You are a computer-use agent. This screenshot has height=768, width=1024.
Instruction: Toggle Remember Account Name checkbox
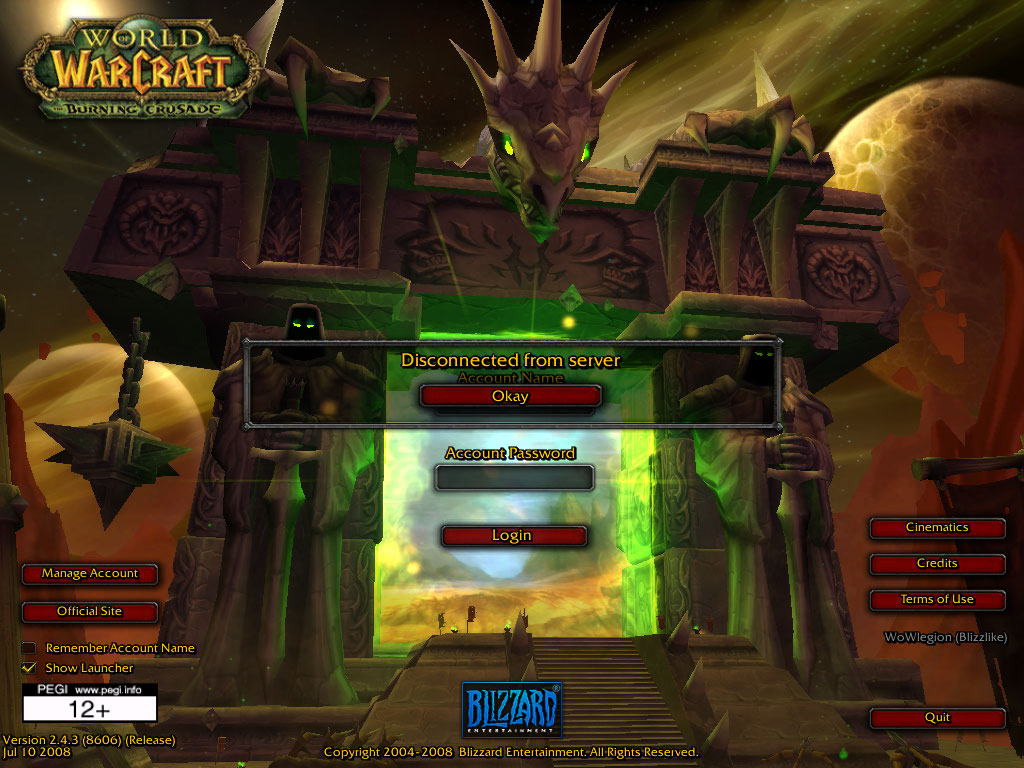pos(29,648)
